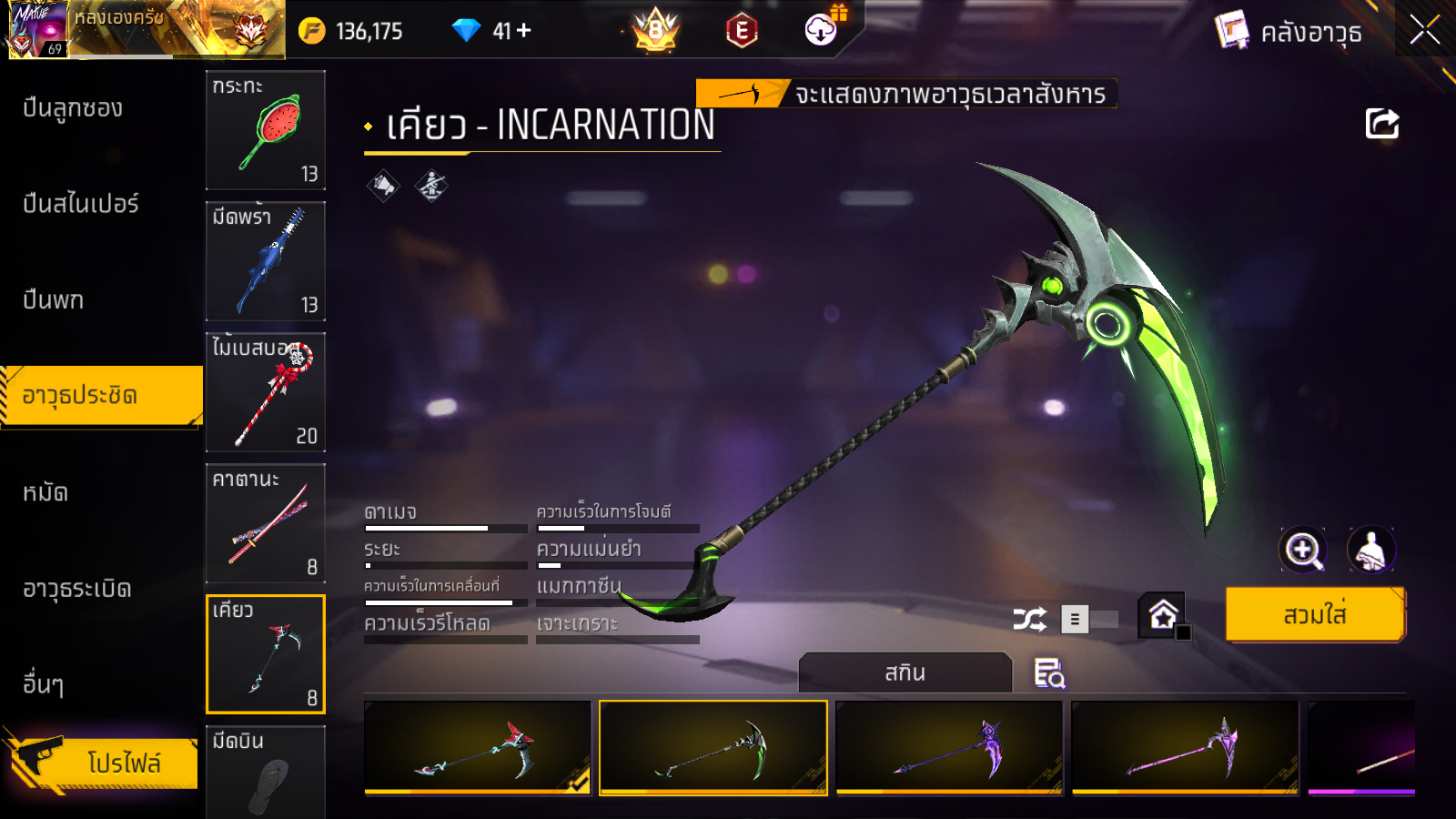Select the ปืนลูกซอง shotgun category
Image resolution: width=1456 pixels, height=819 pixels.
click(73, 108)
